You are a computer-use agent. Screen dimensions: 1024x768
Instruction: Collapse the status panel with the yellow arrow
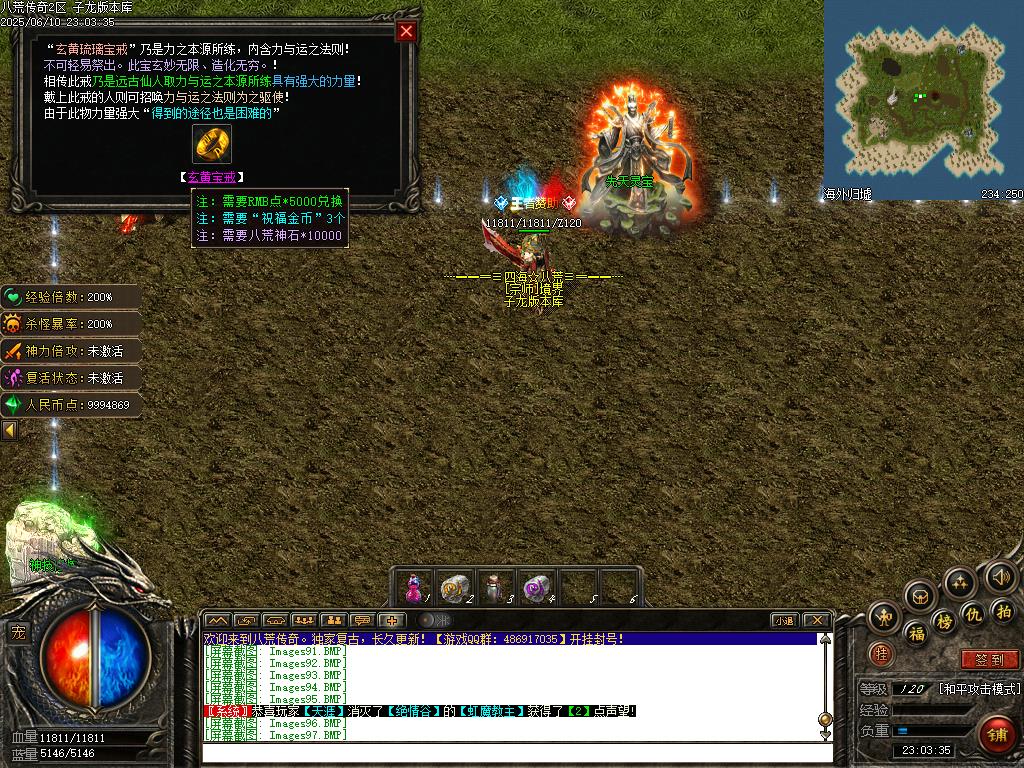click(9, 430)
